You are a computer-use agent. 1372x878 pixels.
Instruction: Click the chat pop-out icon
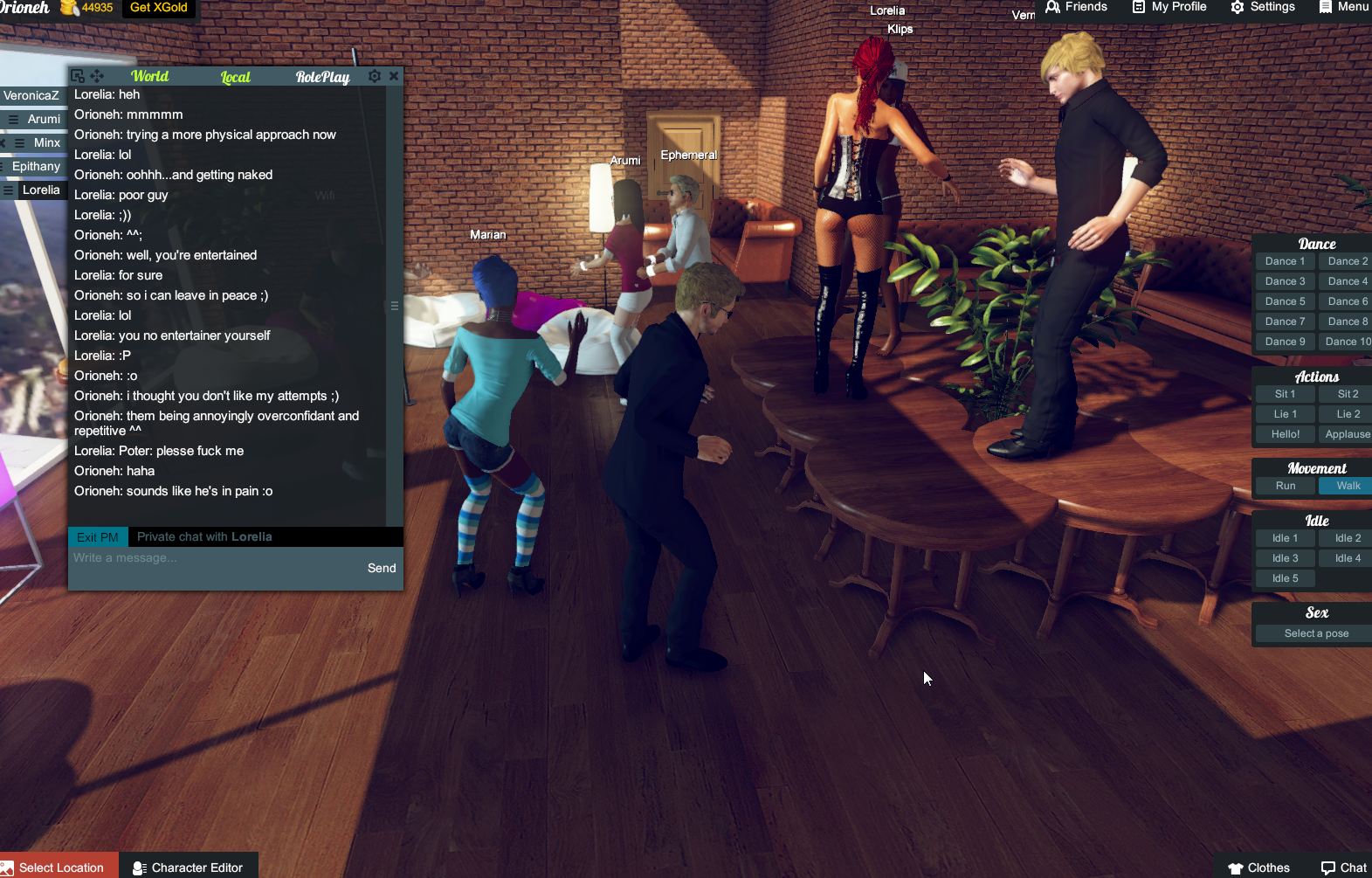[x=79, y=76]
